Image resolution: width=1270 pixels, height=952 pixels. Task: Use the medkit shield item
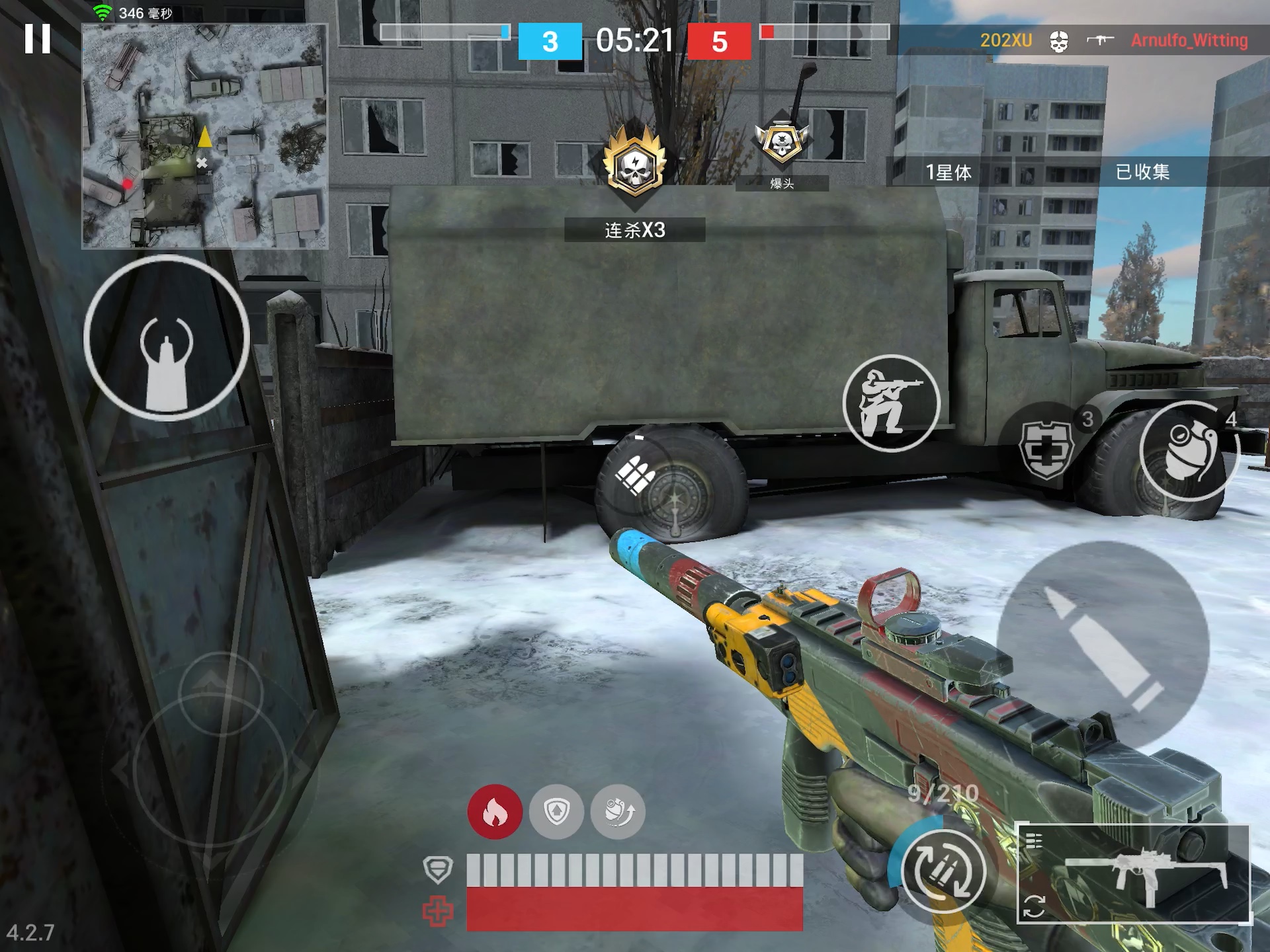[x=1046, y=450]
